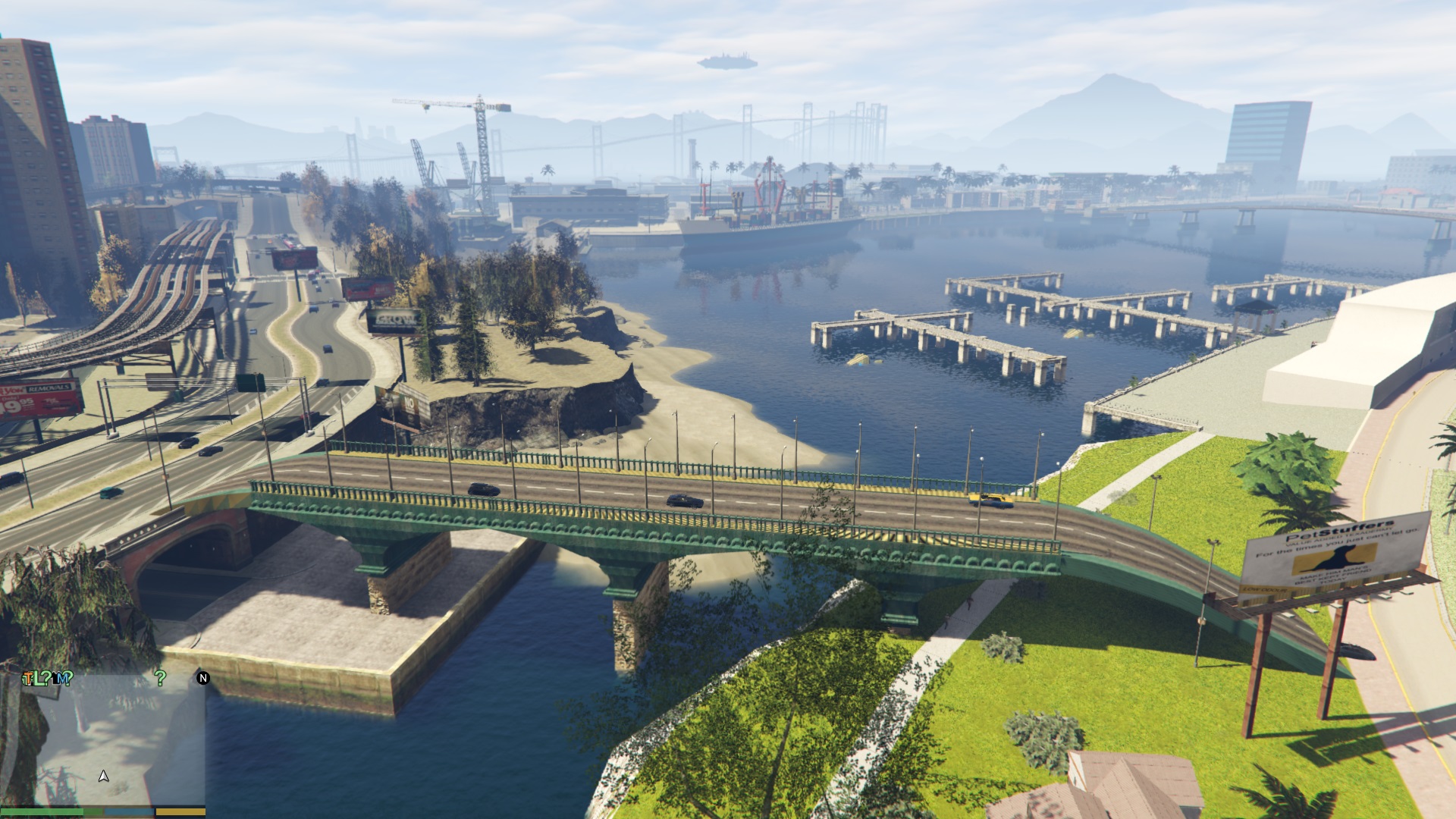Viewport: 1456px width, 819px height.
Task: Click the lone green question mark blip
Action: tap(160, 678)
